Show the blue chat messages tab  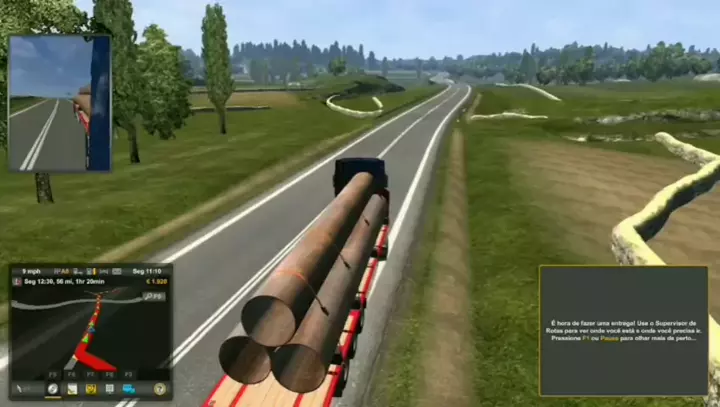click(128, 388)
